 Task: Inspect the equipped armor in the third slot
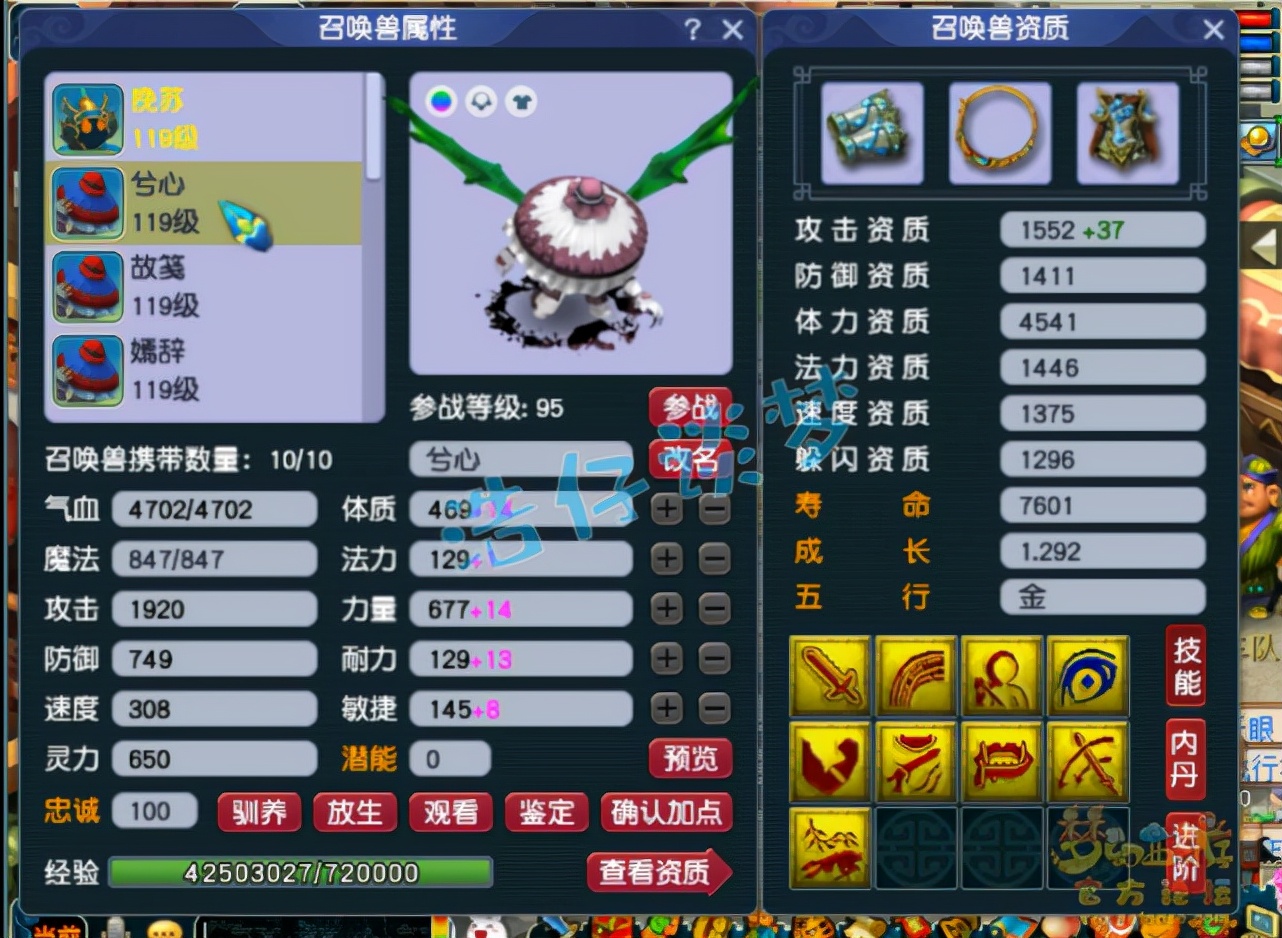point(1128,131)
